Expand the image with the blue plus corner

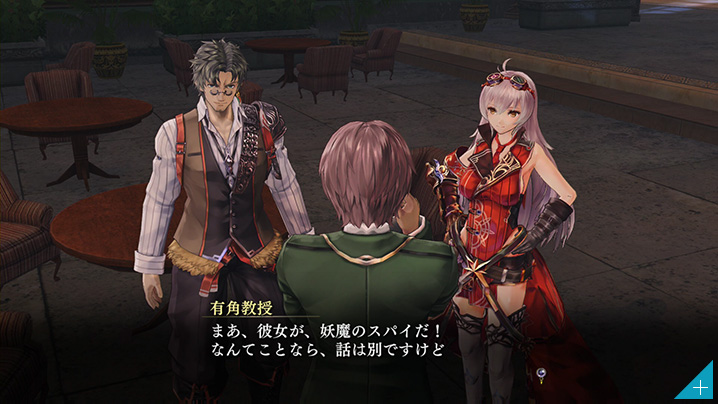click(701, 387)
